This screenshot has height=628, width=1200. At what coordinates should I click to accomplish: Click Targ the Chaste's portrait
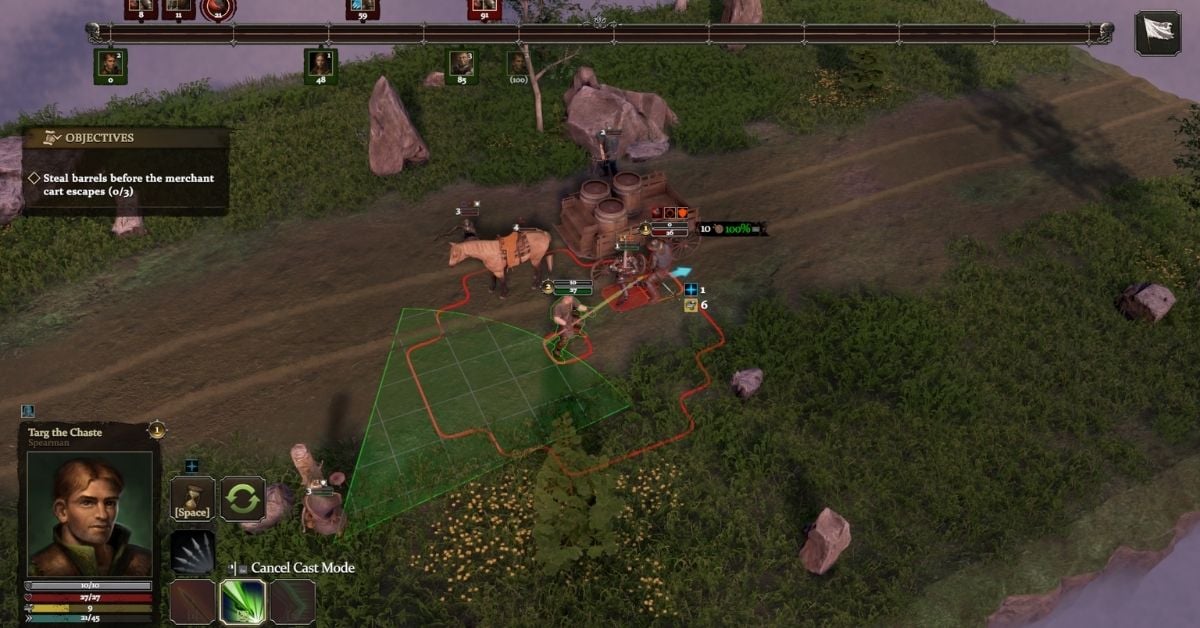(x=90, y=514)
